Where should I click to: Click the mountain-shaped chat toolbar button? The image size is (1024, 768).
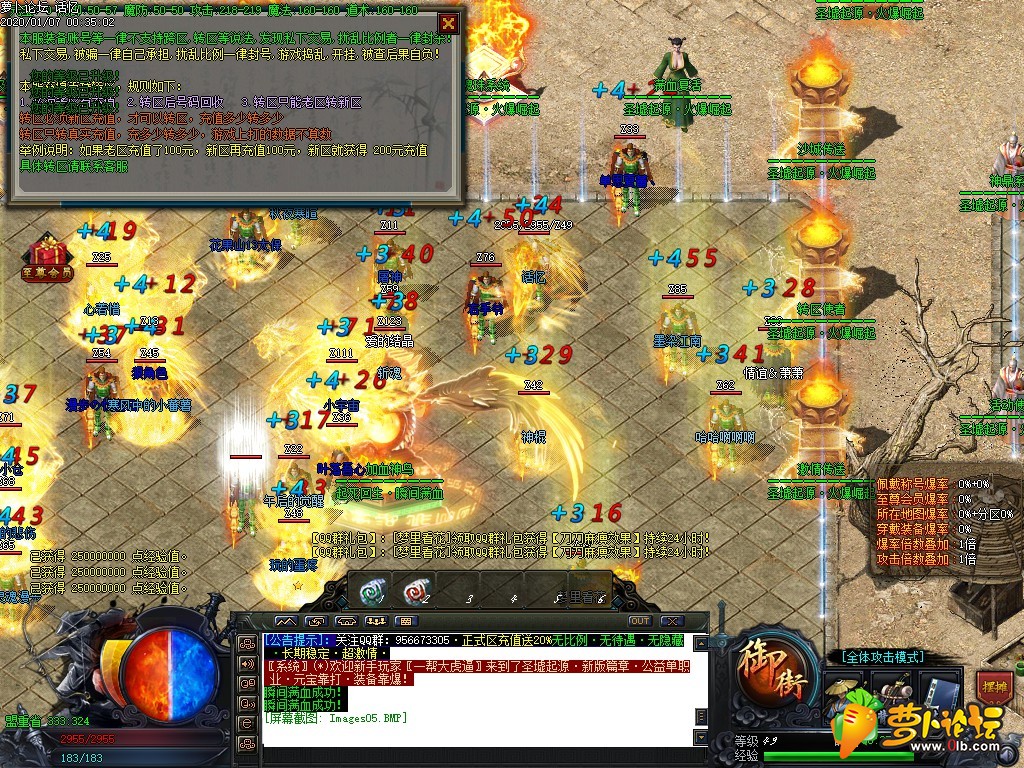tap(285, 621)
